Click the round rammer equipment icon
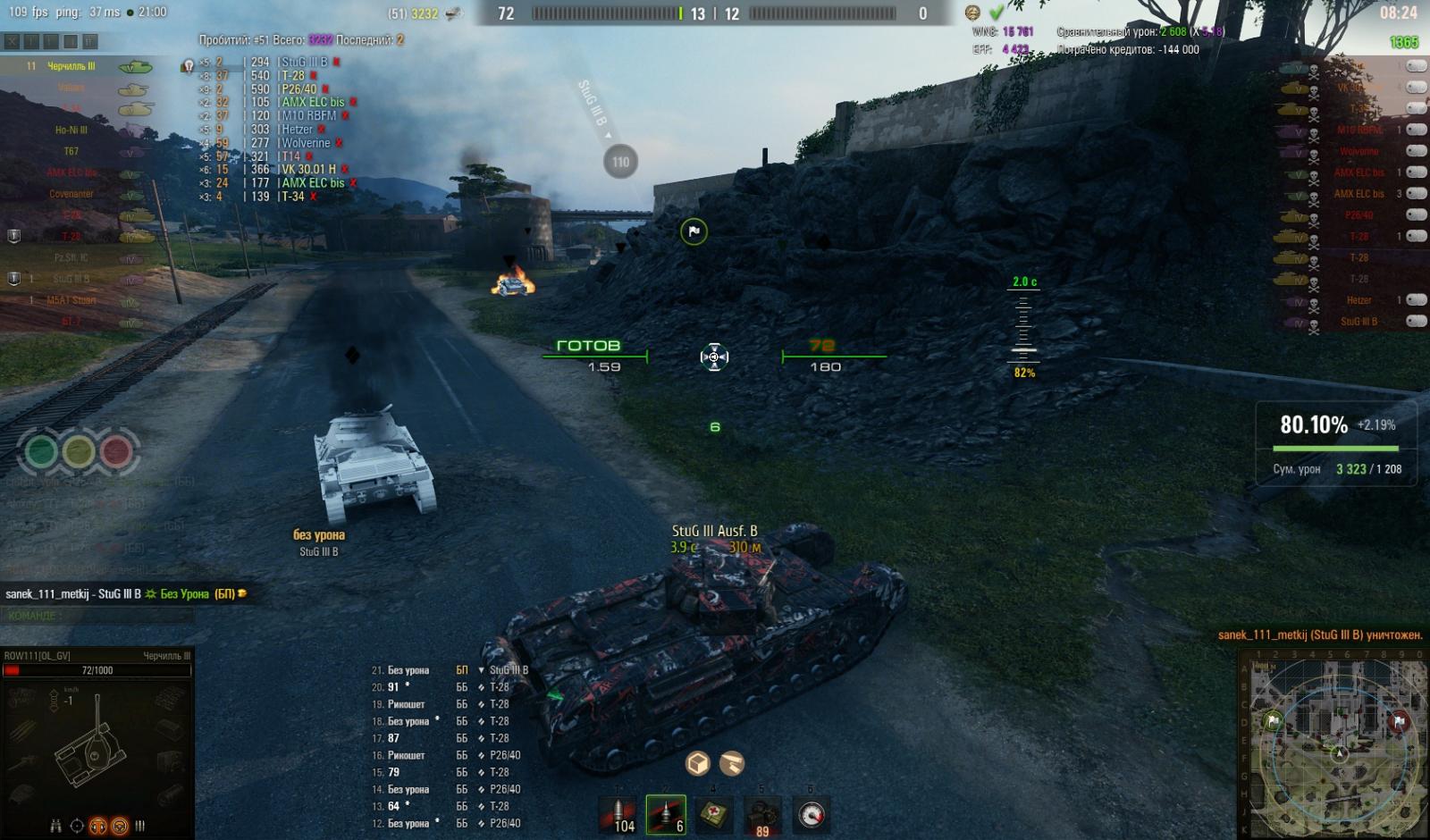This screenshot has height=840, width=1430. [732, 763]
